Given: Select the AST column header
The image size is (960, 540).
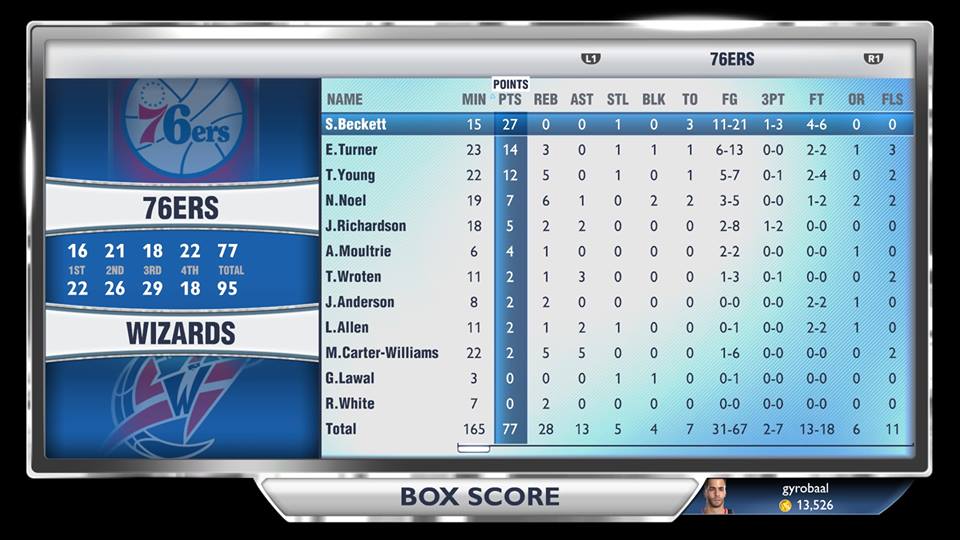Looking at the screenshot, I should [582, 99].
